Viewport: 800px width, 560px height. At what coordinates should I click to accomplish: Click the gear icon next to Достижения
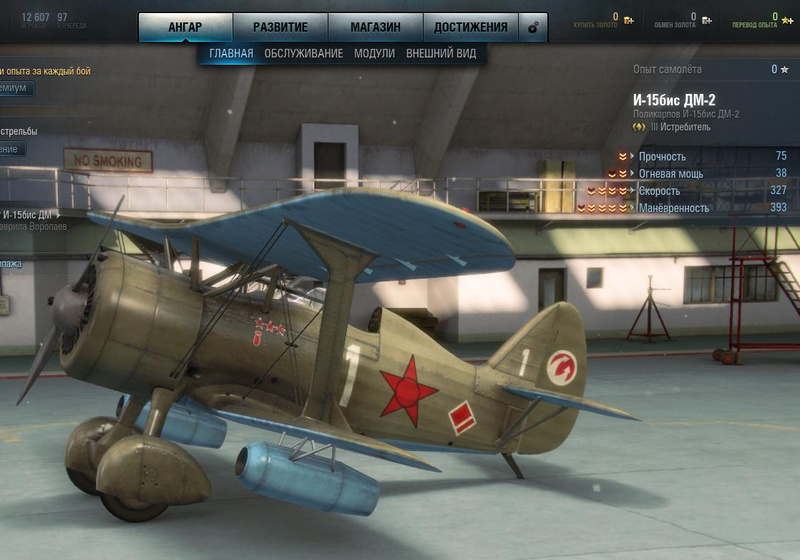[x=533, y=28]
